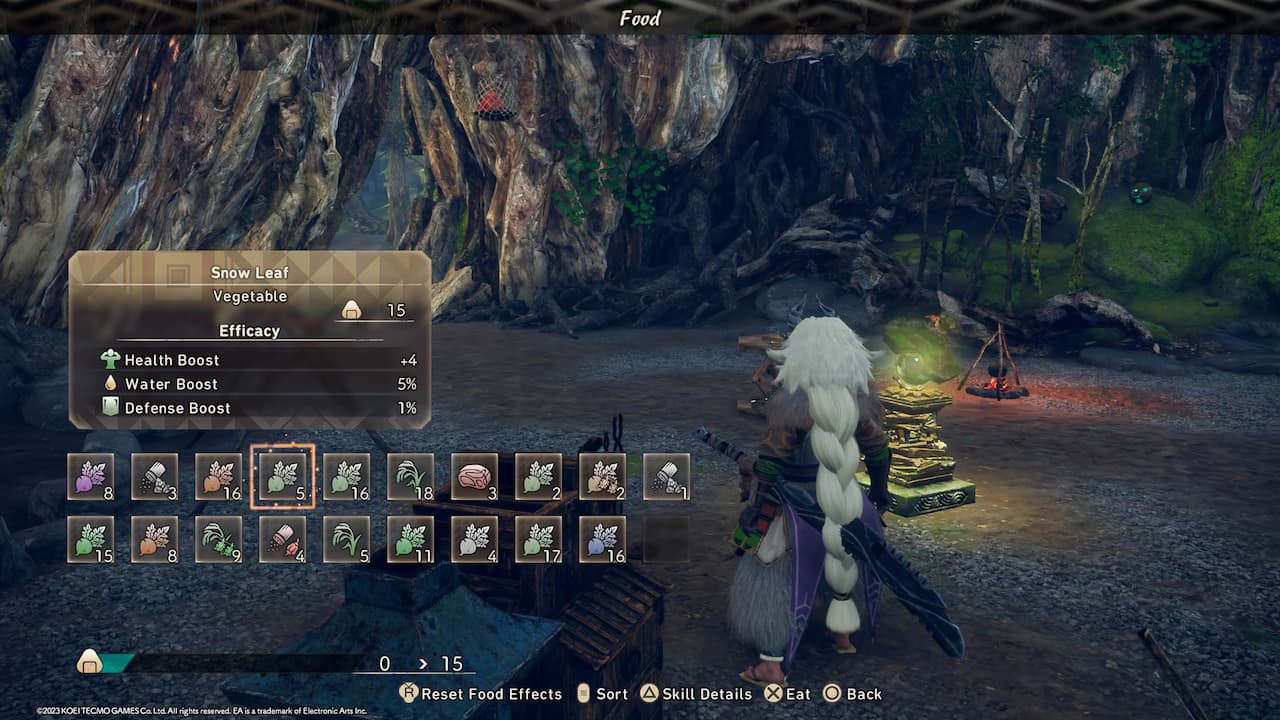Screen dimensions: 1280x720
Task: Select the purple vegetable slot with 8
Action: (x=91, y=476)
